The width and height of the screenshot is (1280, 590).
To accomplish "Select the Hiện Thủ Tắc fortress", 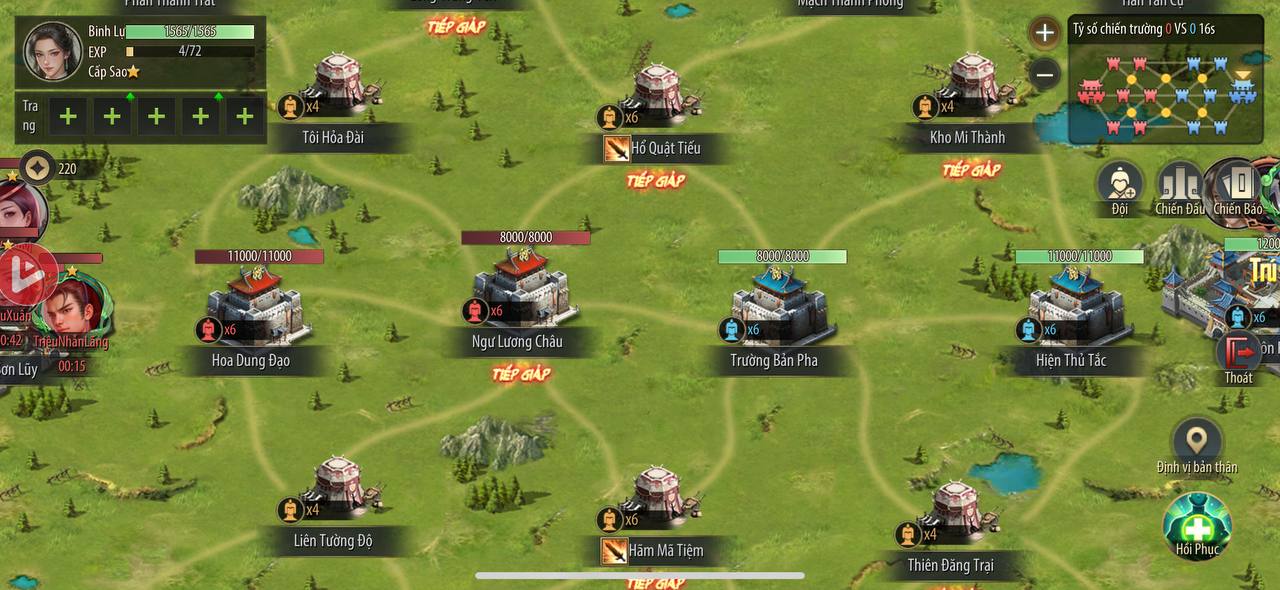I will 1075,302.
